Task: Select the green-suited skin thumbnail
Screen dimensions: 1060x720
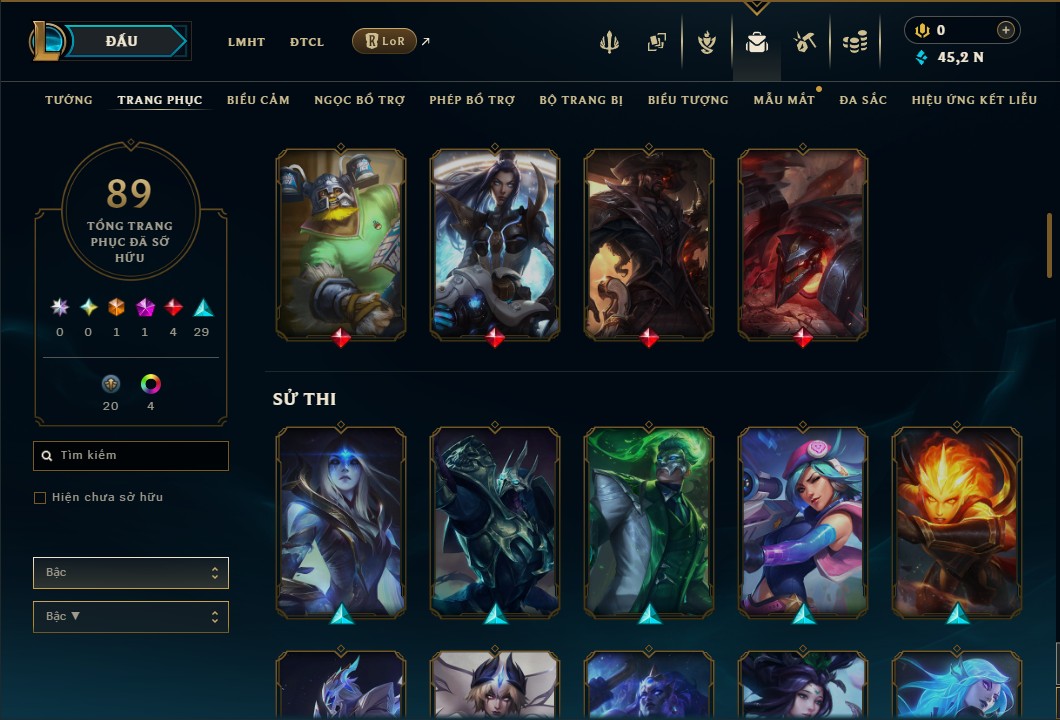Action: coord(649,521)
